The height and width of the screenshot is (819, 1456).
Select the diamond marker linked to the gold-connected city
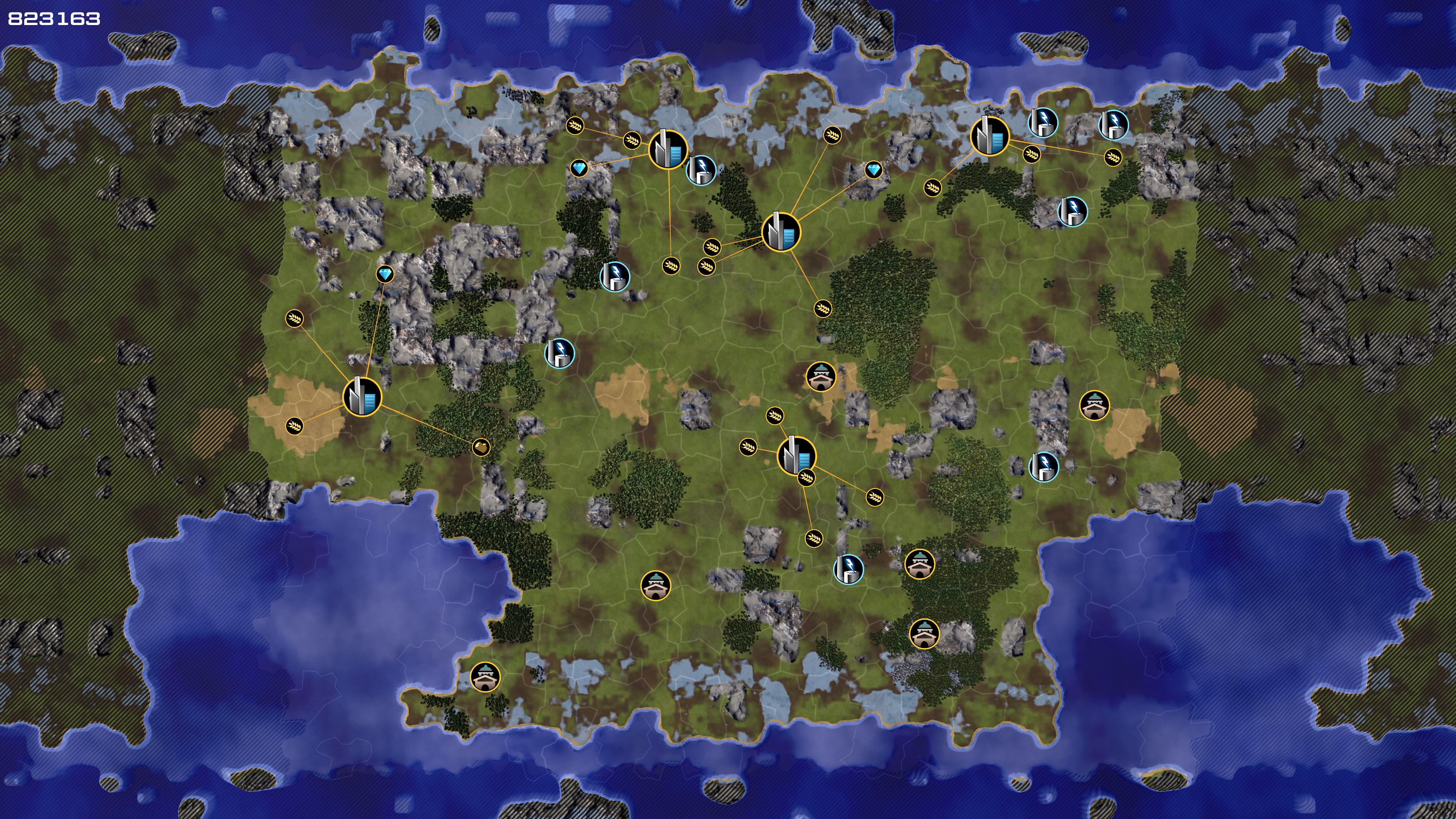pyautogui.click(x=385, y=275)
